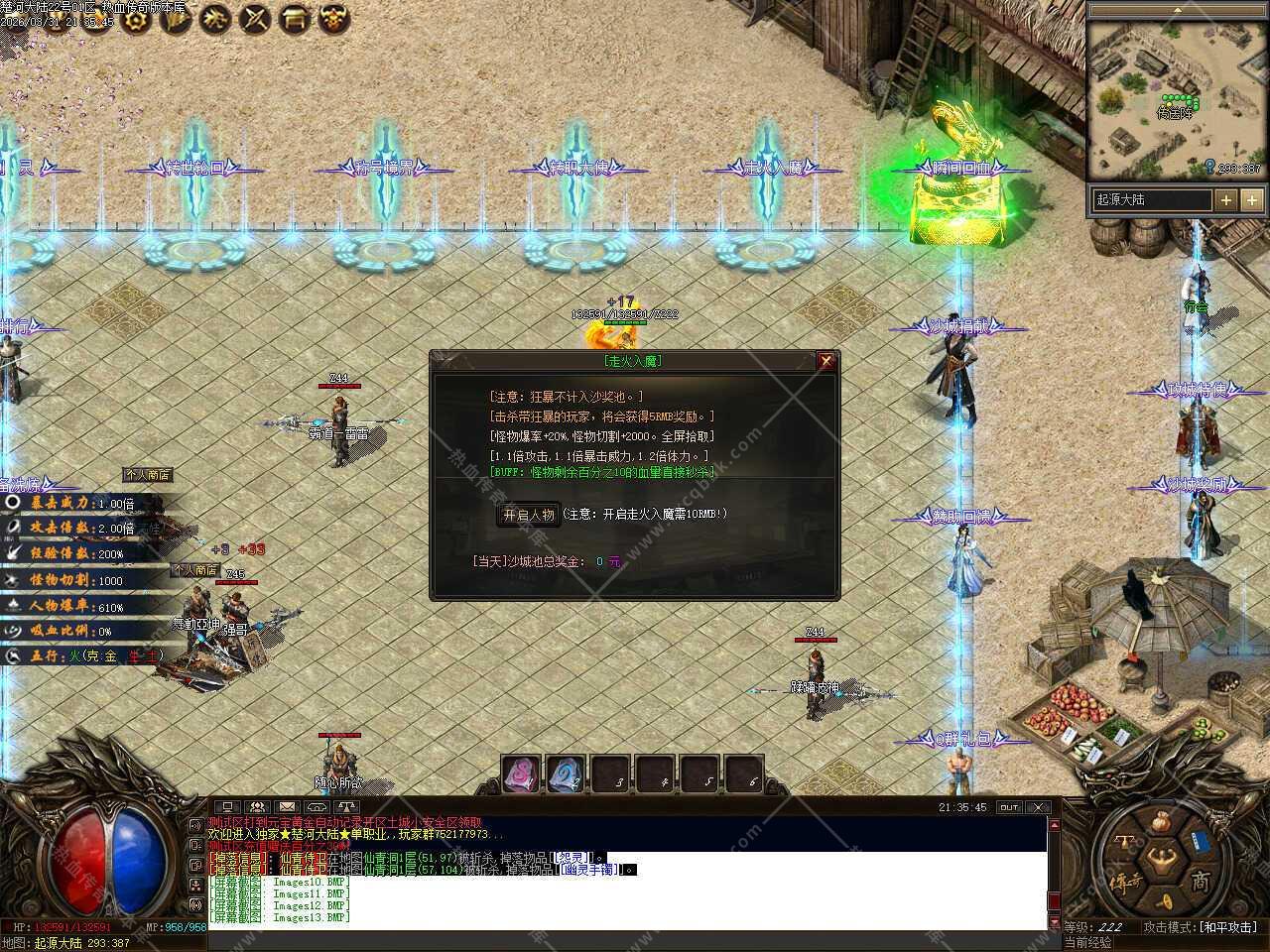Open the shop stall icon at top
Screen dimensions: 1270x952
click(294, 18)
